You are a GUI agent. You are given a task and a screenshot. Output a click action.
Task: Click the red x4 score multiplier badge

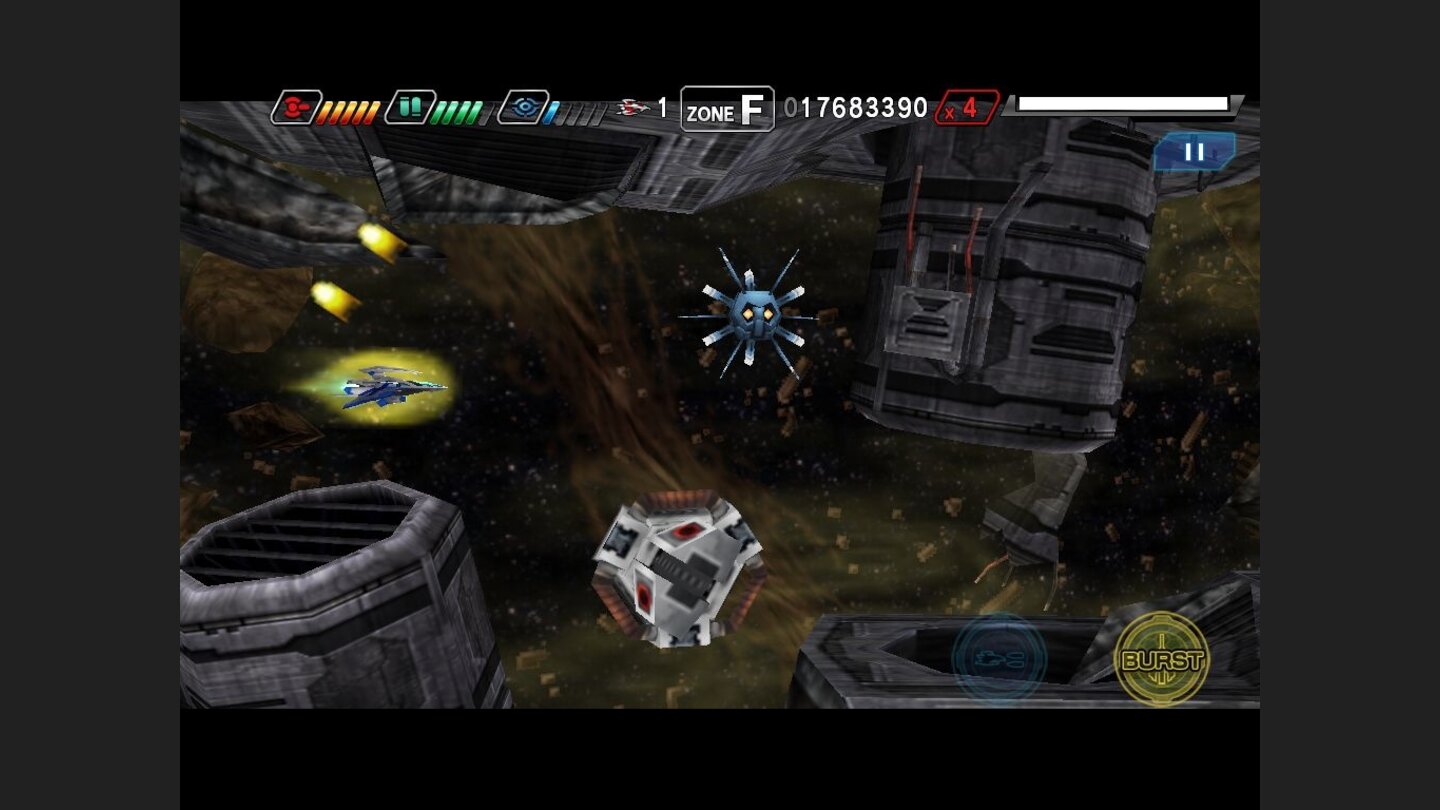[965, 106]
